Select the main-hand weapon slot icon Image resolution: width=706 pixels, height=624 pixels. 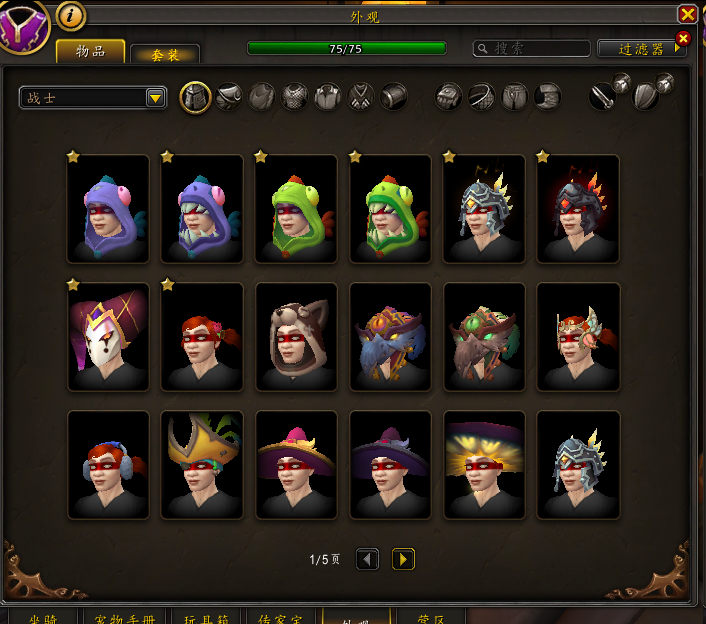(602, 97)
